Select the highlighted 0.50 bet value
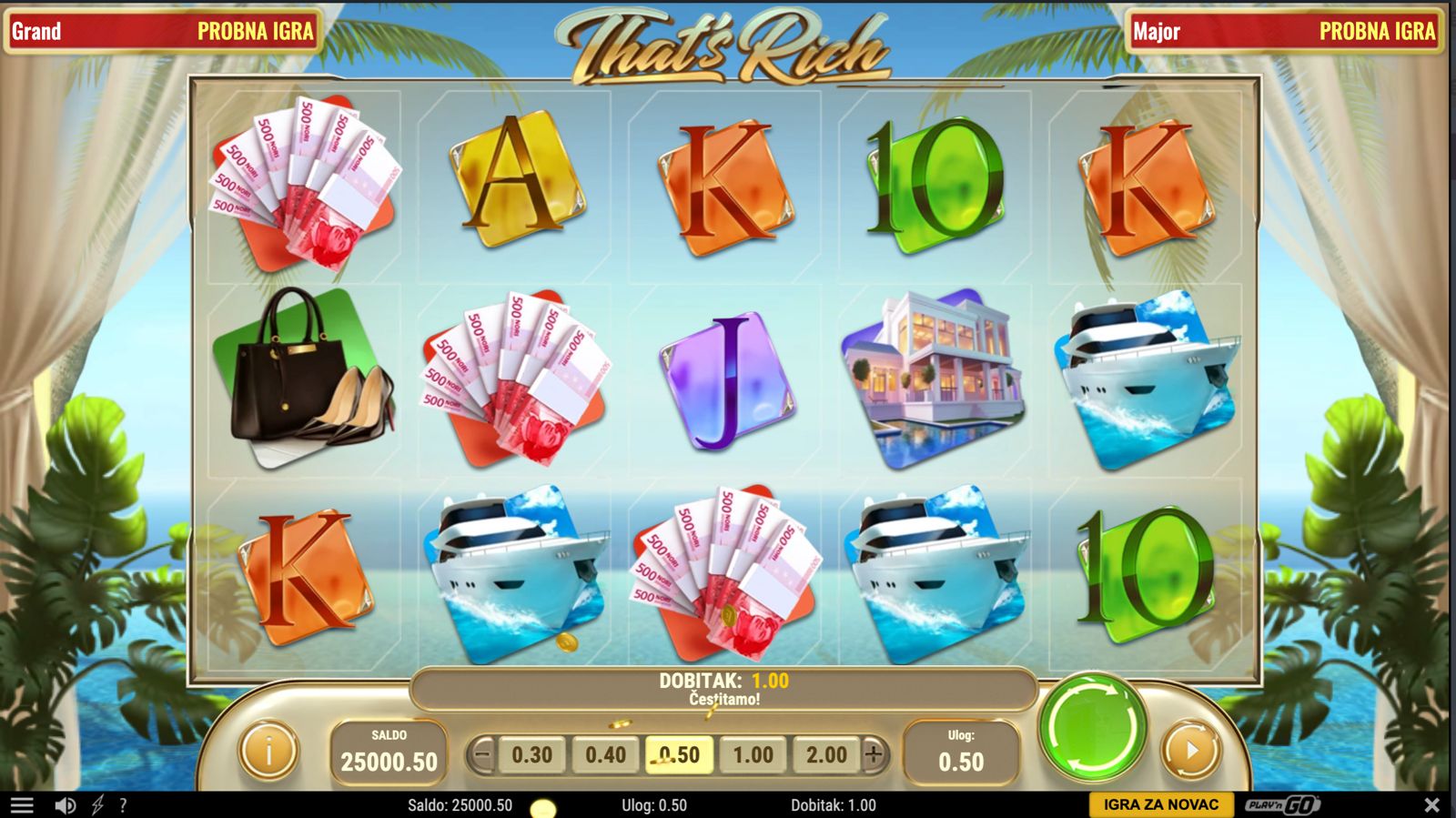1456x818 pixels. point(679,755)
